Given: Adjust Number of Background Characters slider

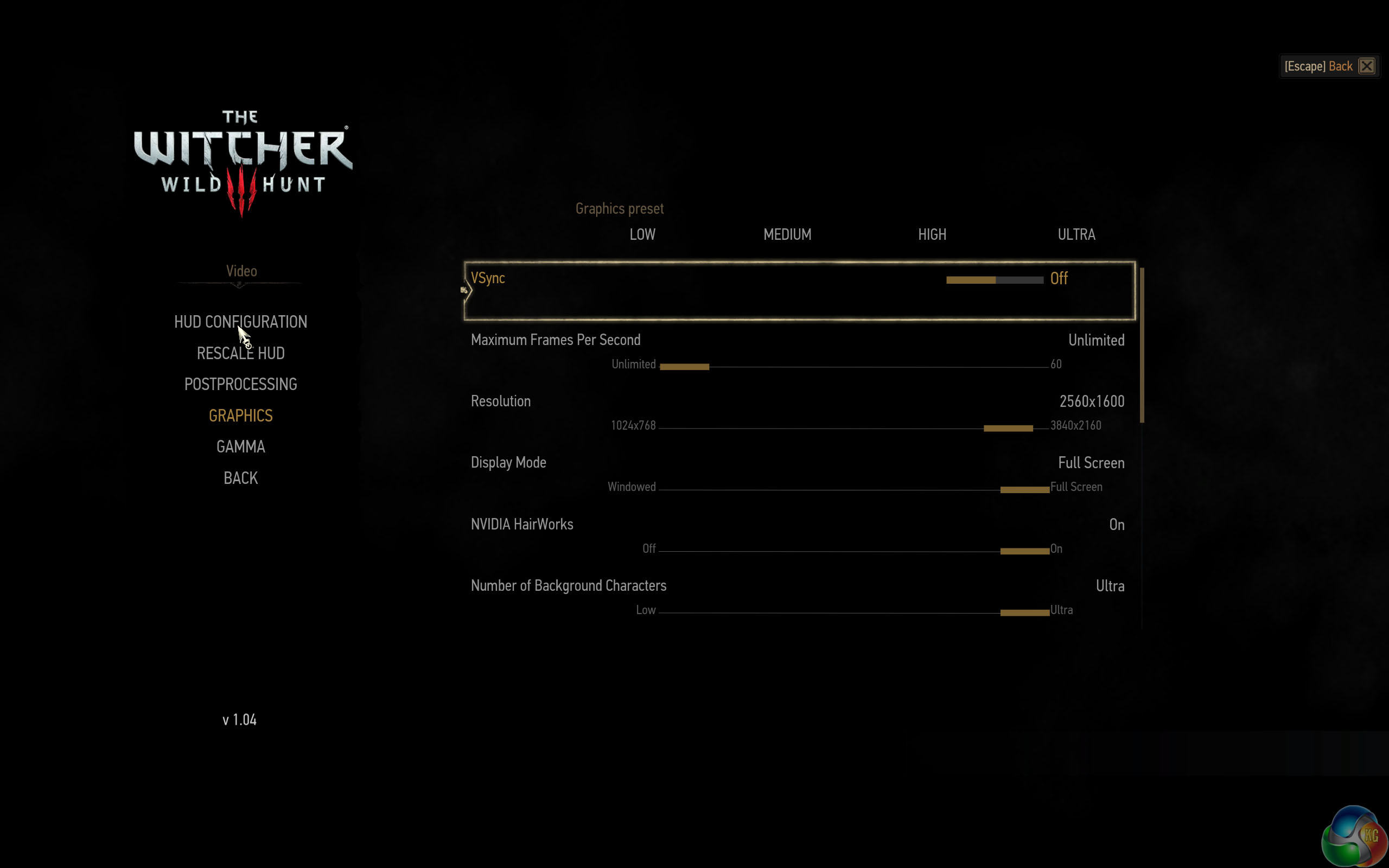Looking at the screenshot, I should pyautogui.click(x=854, y=612).
